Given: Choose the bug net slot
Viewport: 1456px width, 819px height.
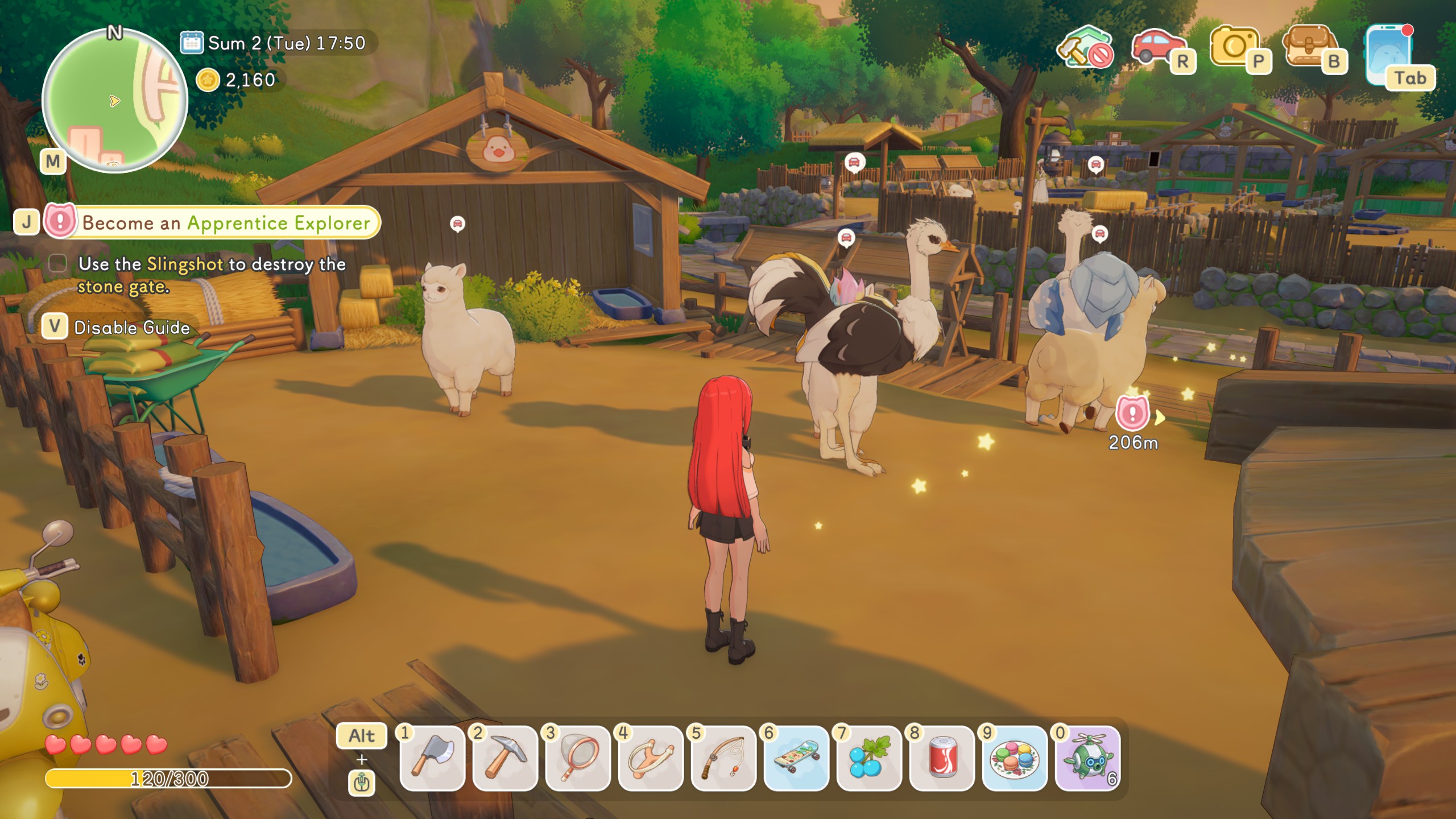Looking at the screenshot, I should pyautogui.click(x=578, y=758).
